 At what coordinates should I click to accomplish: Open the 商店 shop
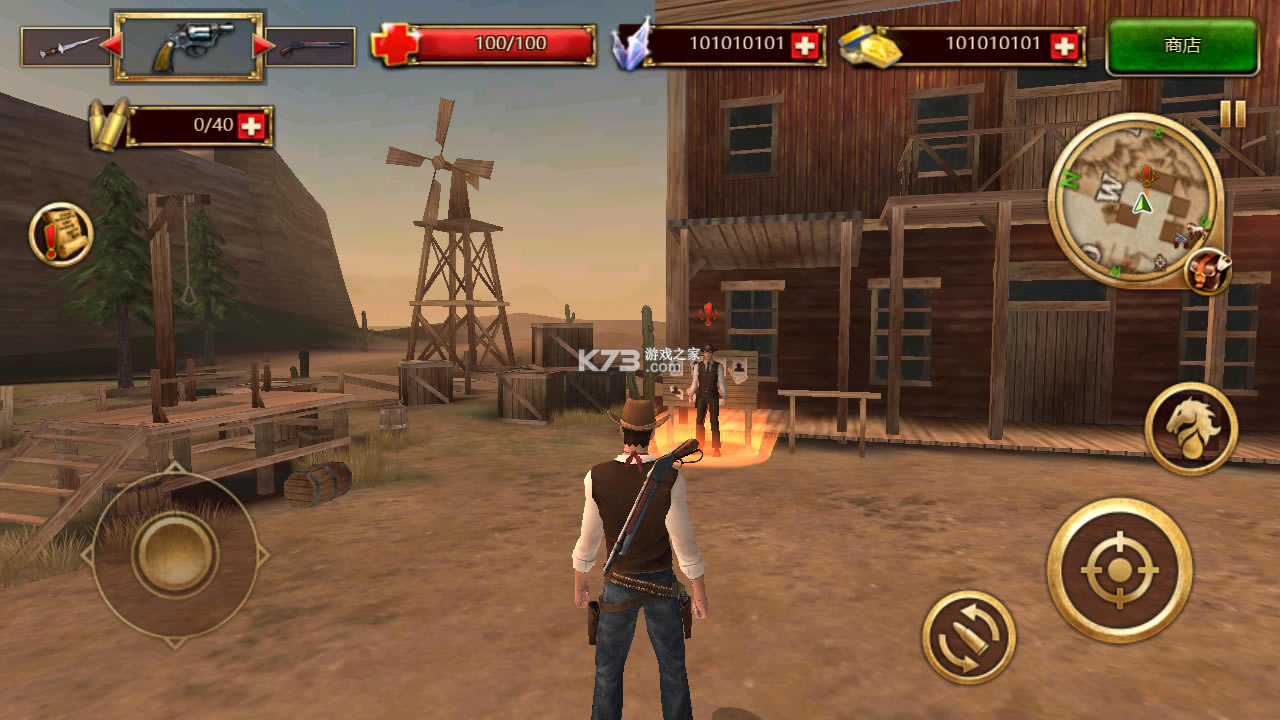point(1182,46)
